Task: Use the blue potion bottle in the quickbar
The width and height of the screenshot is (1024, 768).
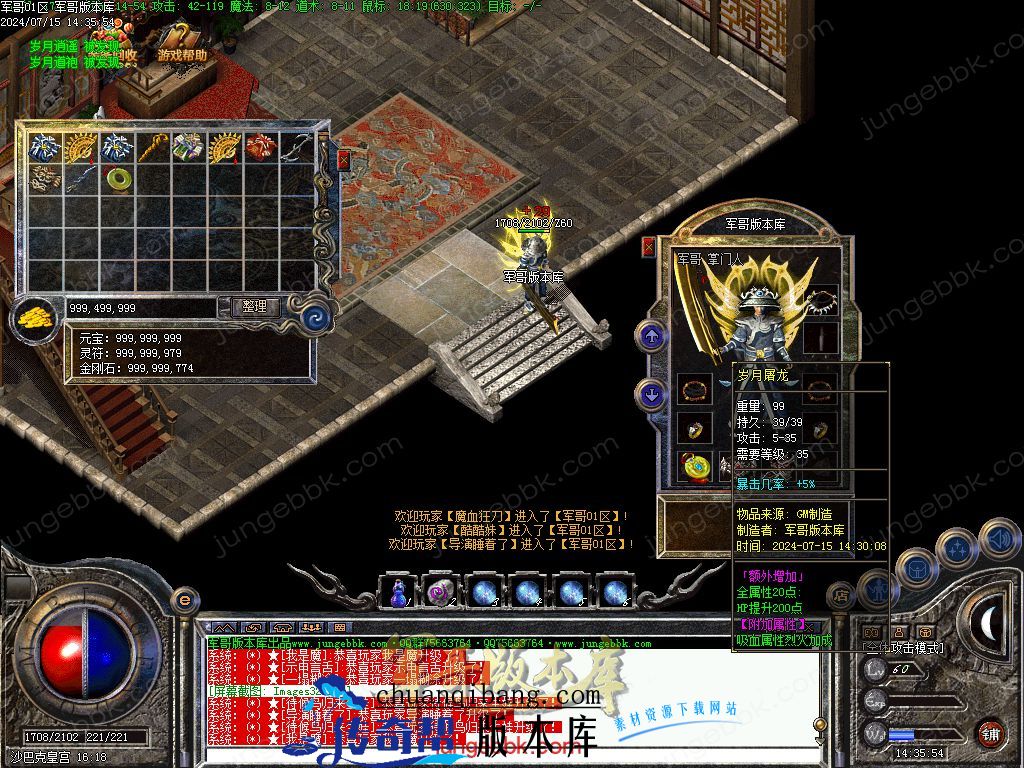Action: click(x=399, y=592)
